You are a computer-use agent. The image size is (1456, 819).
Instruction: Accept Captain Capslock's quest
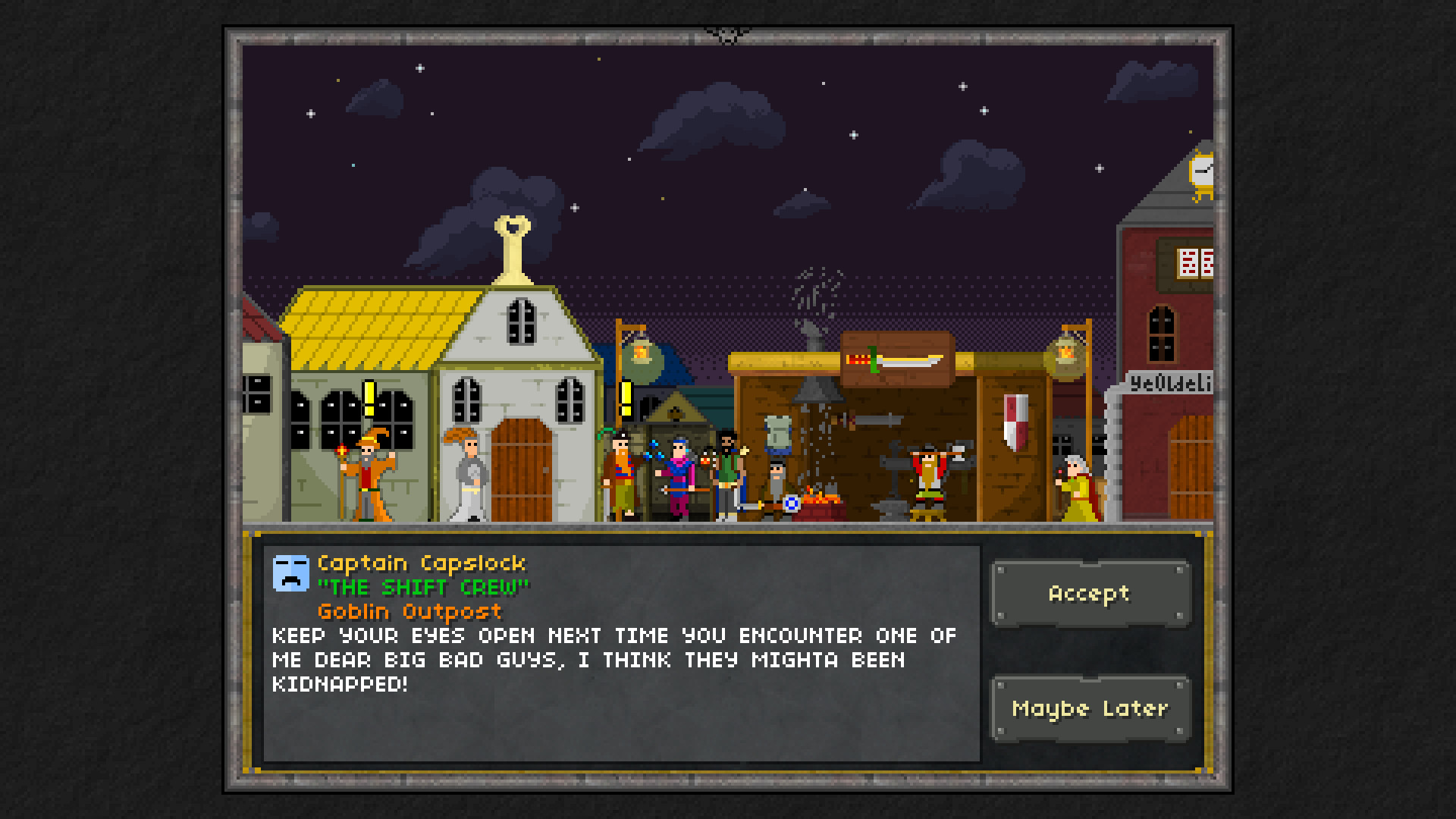(1090, 594)
